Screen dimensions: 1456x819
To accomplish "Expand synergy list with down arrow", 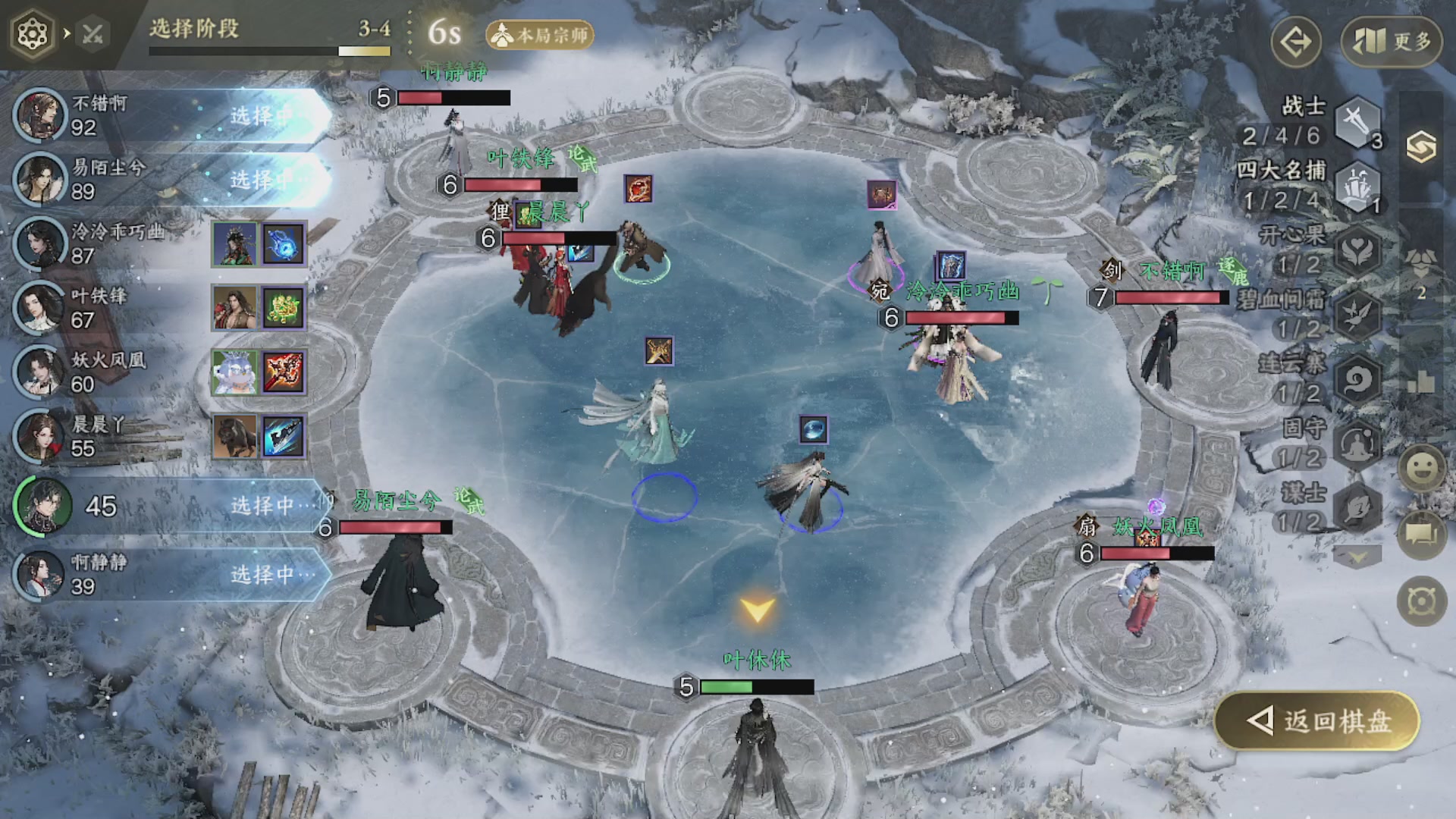I will (x=1357, y=558).
